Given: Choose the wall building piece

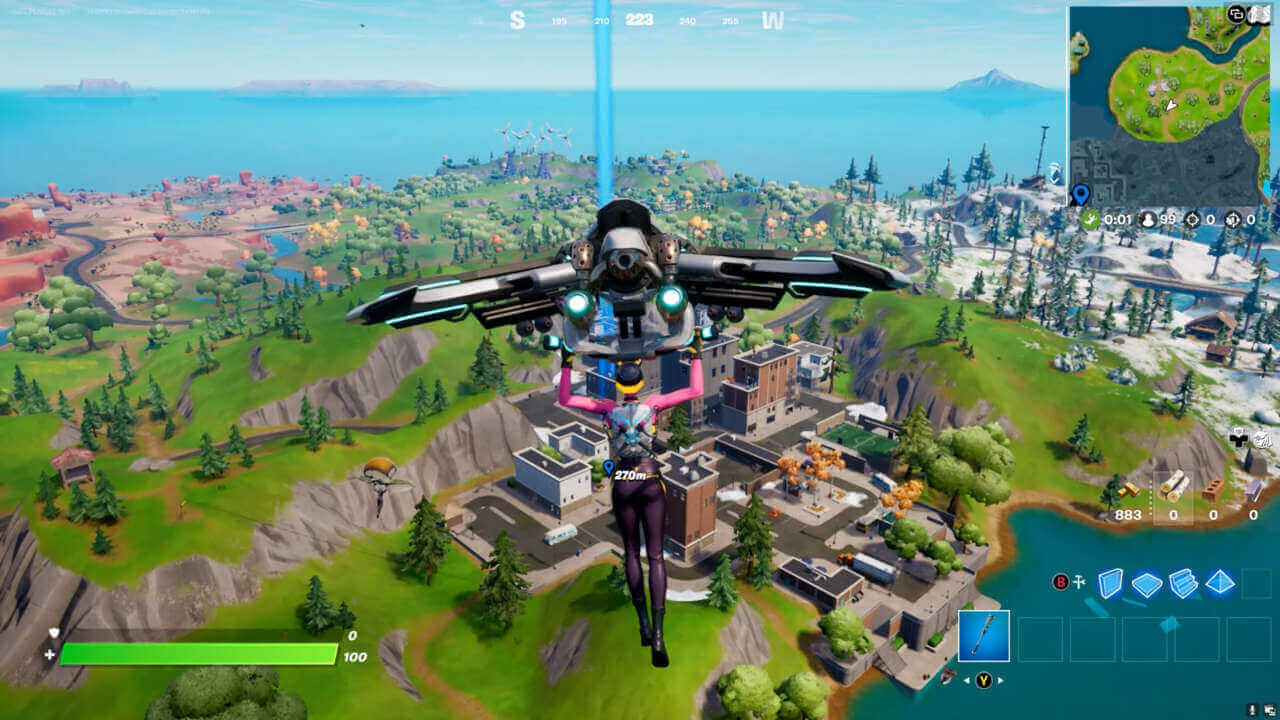Looking at the screenshot, I should tap(1110, 583).
